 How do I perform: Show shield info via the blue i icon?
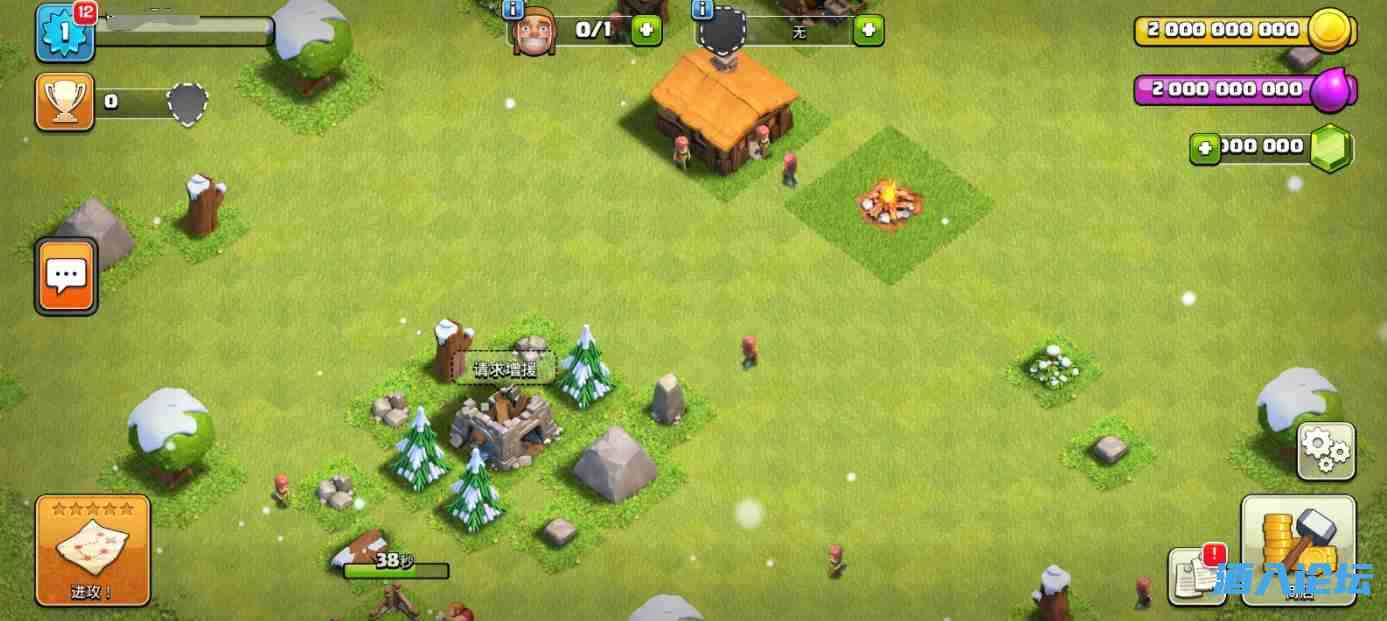coord(702,9)
